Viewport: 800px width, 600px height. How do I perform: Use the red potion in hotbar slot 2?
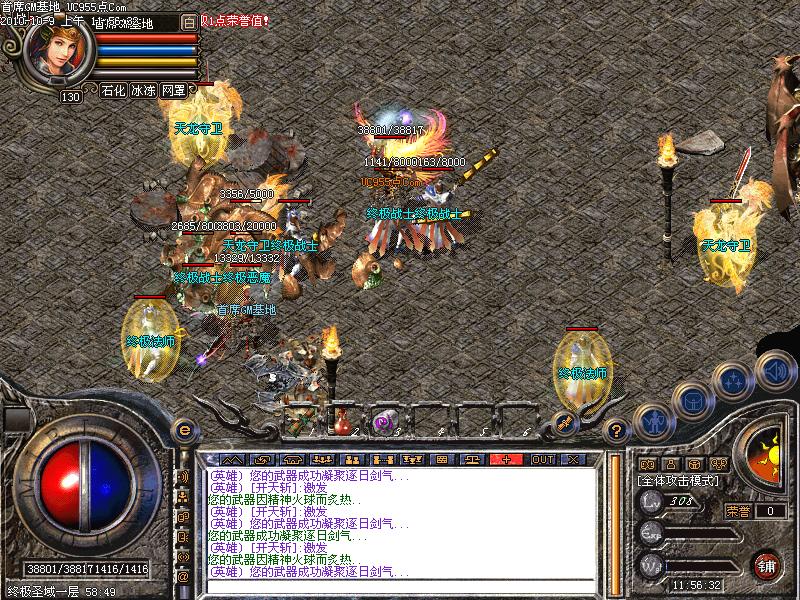[343, 420]
